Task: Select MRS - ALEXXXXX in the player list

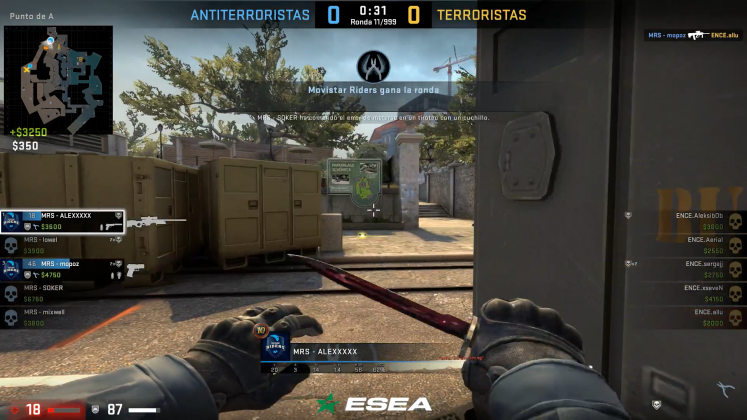Action: click(x=62, y=221)
